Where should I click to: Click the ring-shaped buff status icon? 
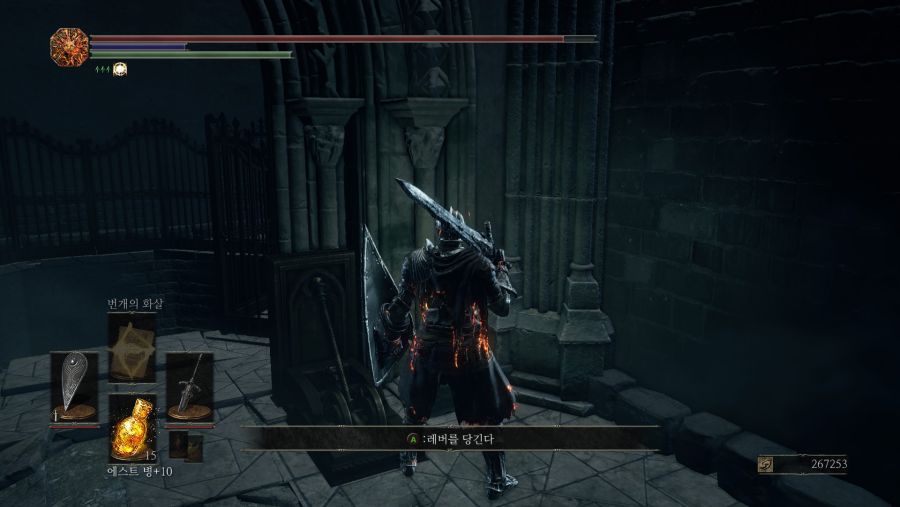click(119, 69)
